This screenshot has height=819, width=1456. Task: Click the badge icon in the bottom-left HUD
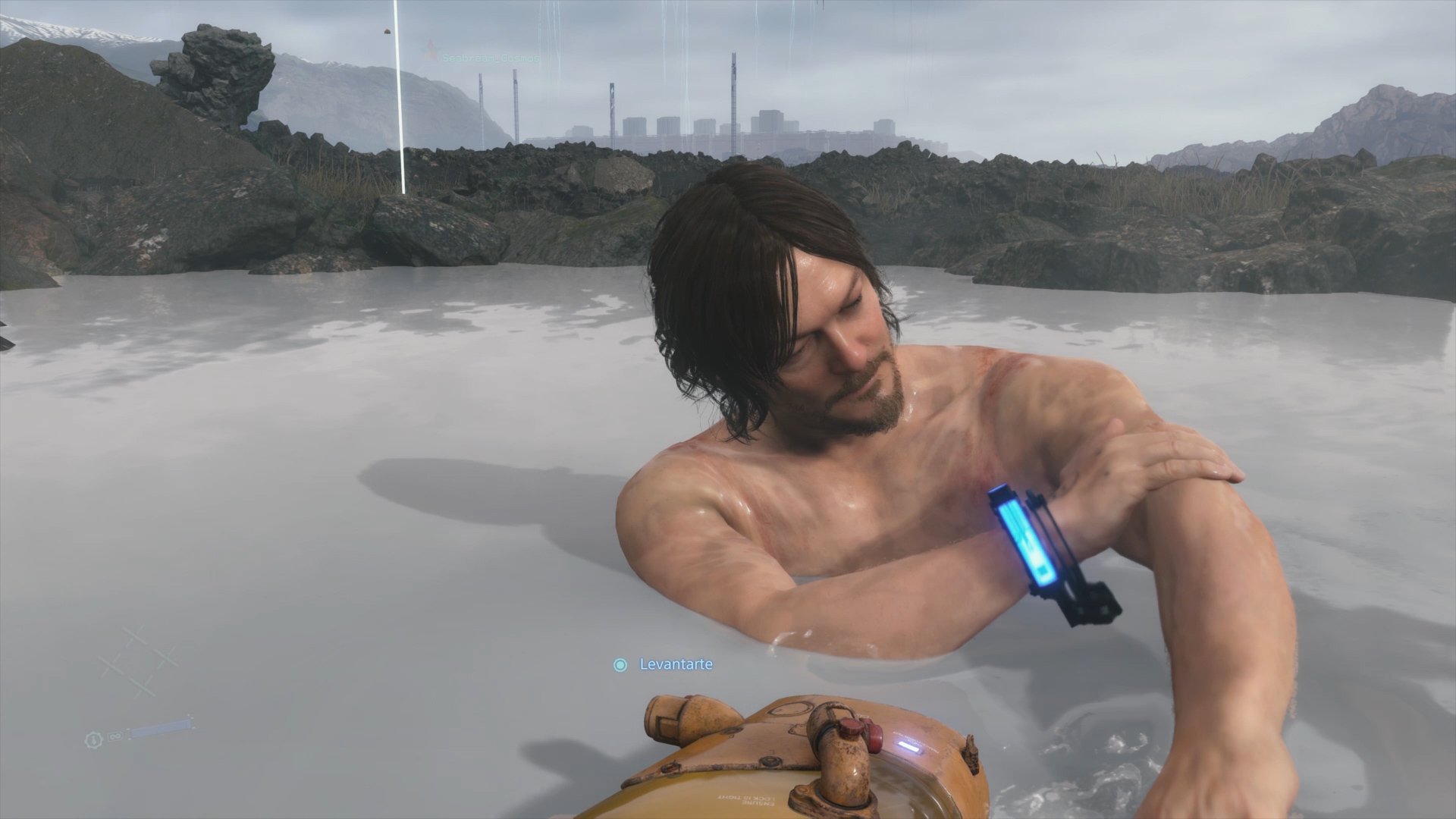[x=93, y=740]
